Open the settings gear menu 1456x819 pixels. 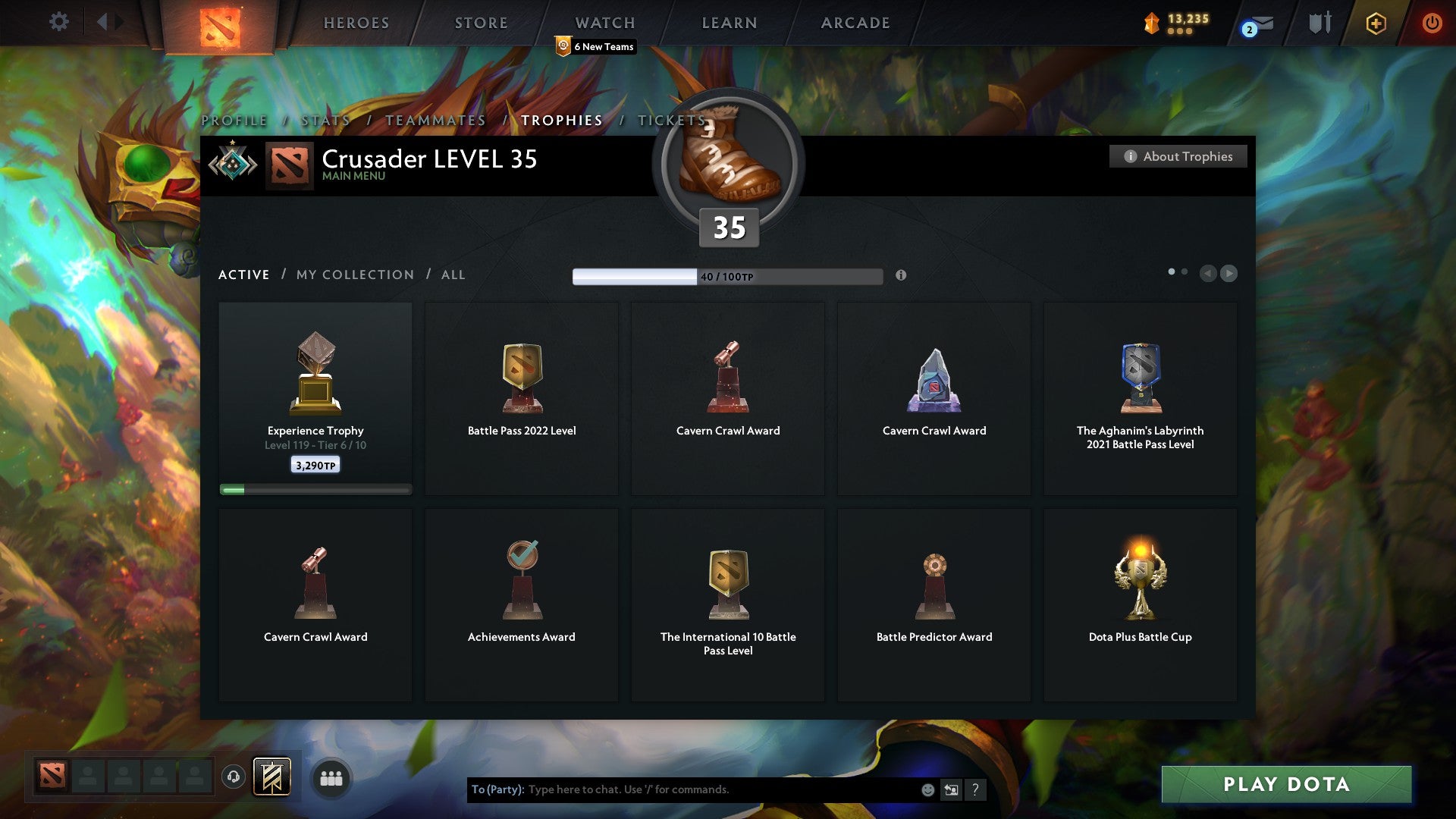pos(58,22)
